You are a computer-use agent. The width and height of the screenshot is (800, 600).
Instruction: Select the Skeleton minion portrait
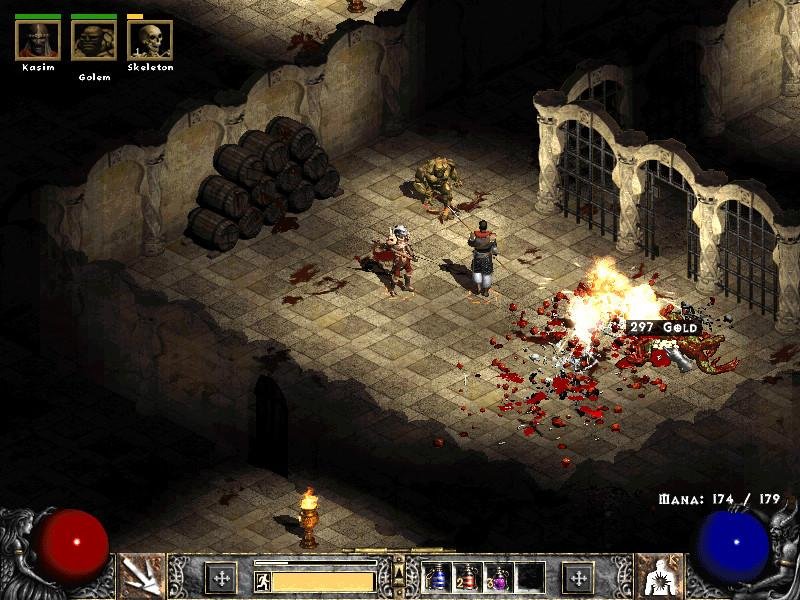coord(150,40)
